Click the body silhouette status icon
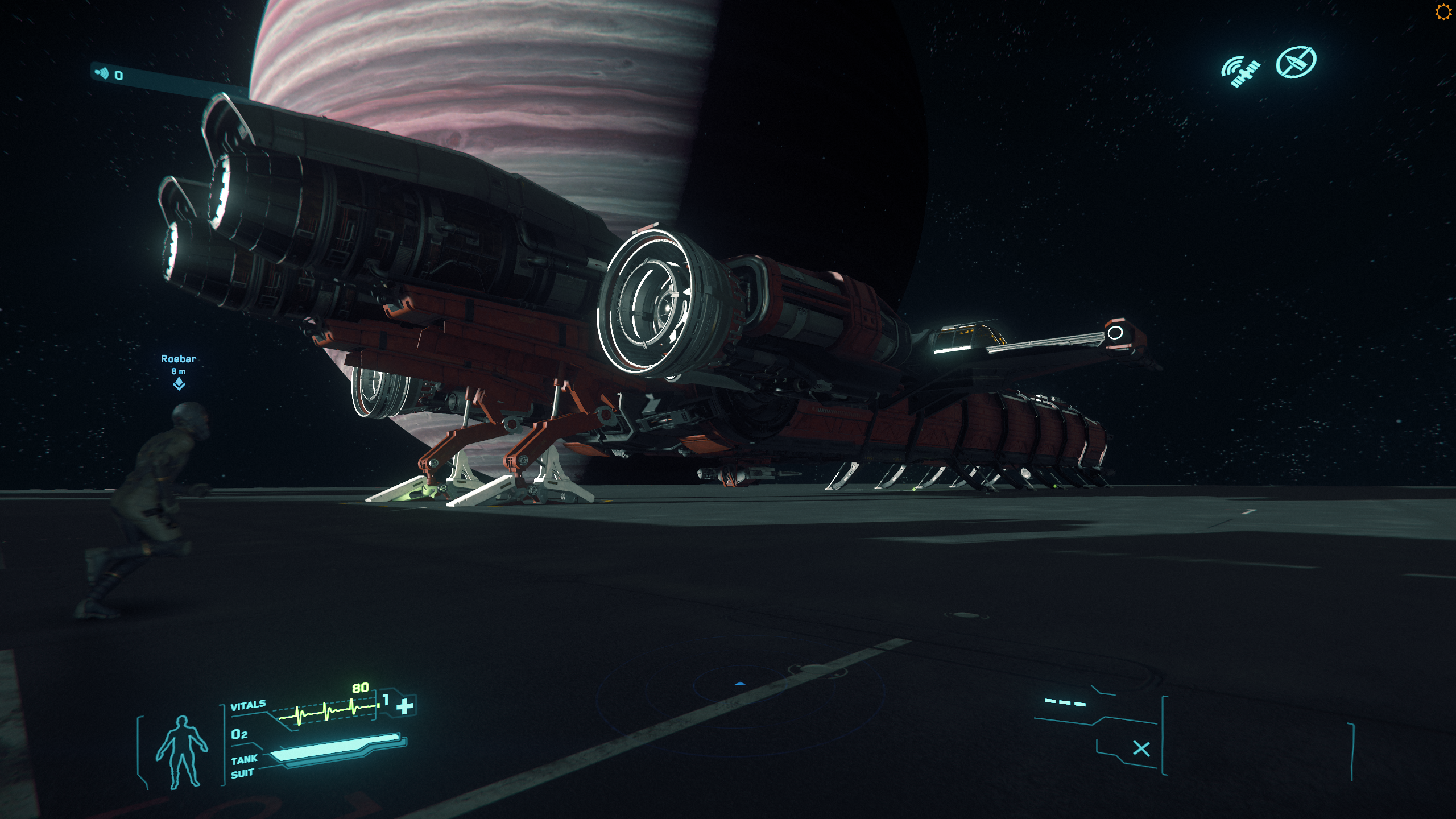 (x=182, y=752)
